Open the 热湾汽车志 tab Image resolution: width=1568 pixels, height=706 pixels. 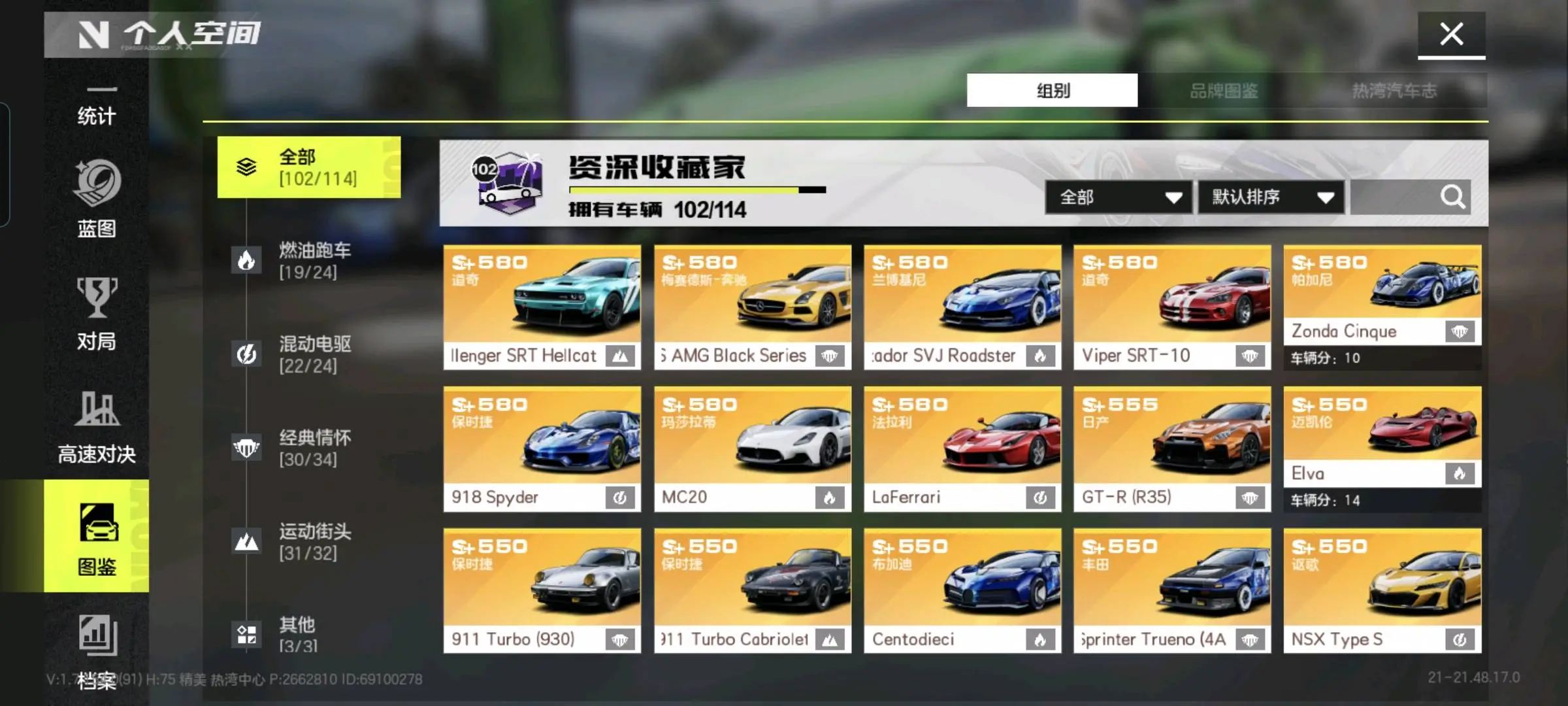1394,90
